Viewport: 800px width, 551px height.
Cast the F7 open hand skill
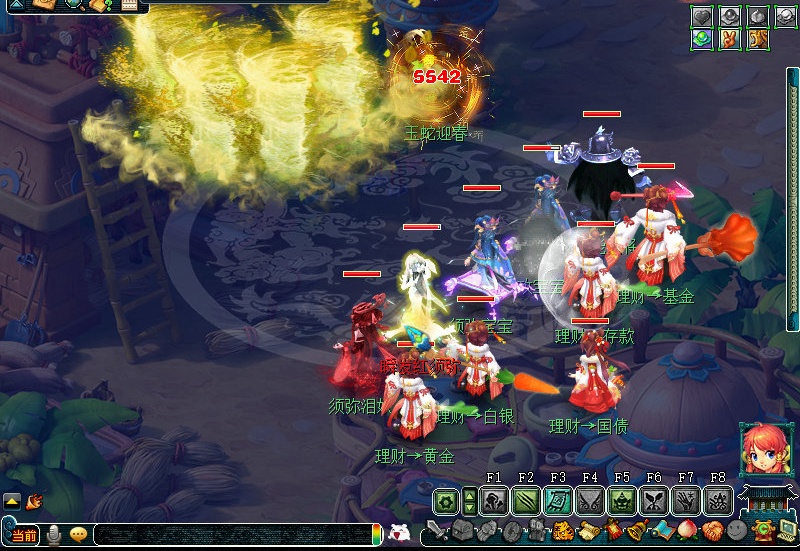coord(686,500)
